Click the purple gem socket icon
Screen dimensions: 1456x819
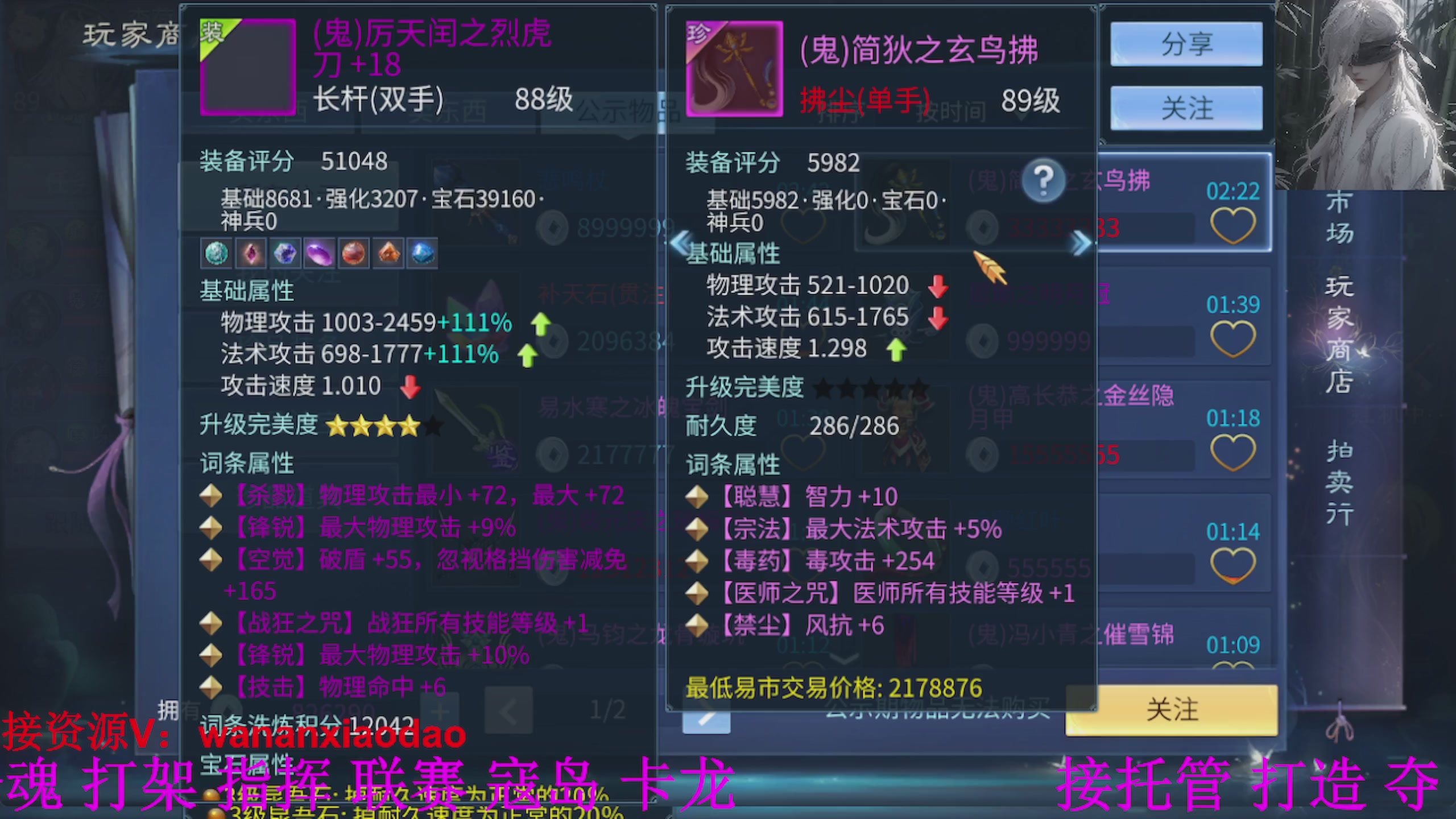pos(320,253)
